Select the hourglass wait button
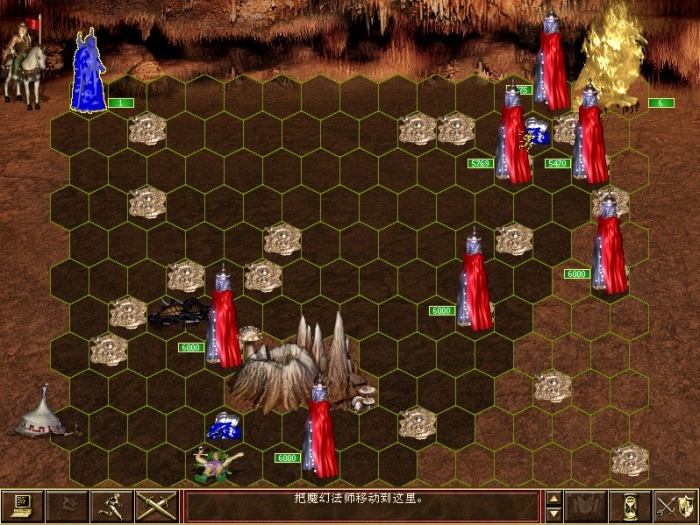The width and height of the screenshot is (700, 525). pos(631,505)
